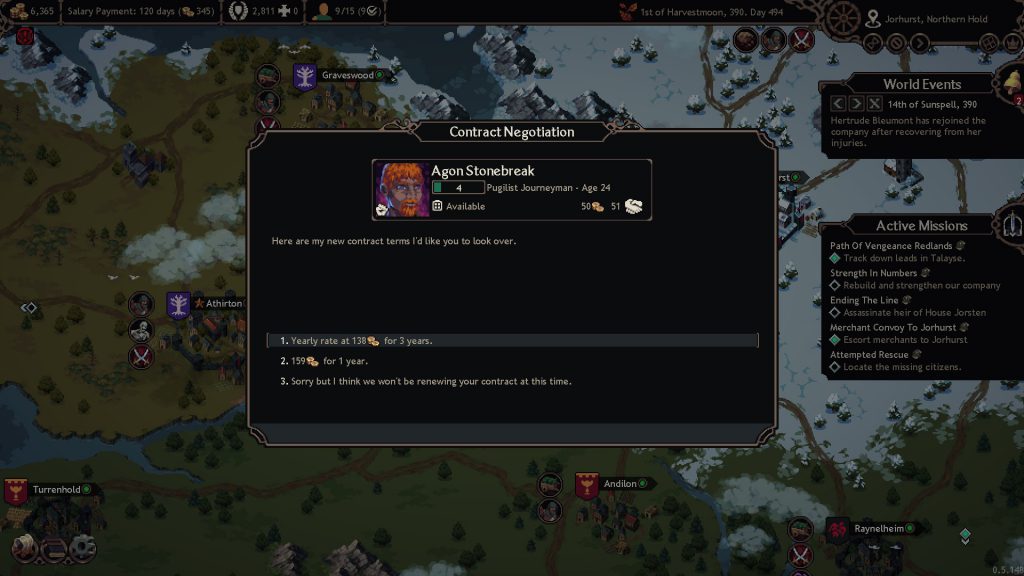
Task: Dismiss the World Events entry
Action: click(874, 103)
